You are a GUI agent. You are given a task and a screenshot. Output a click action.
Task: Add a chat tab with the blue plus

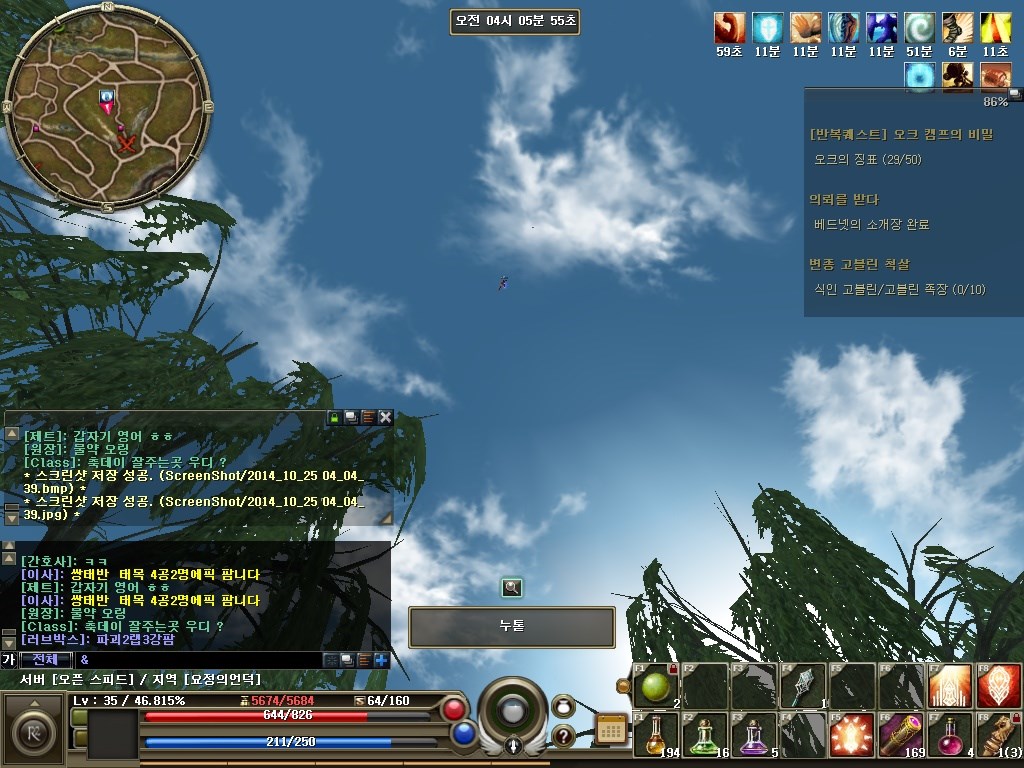[381, 660]
